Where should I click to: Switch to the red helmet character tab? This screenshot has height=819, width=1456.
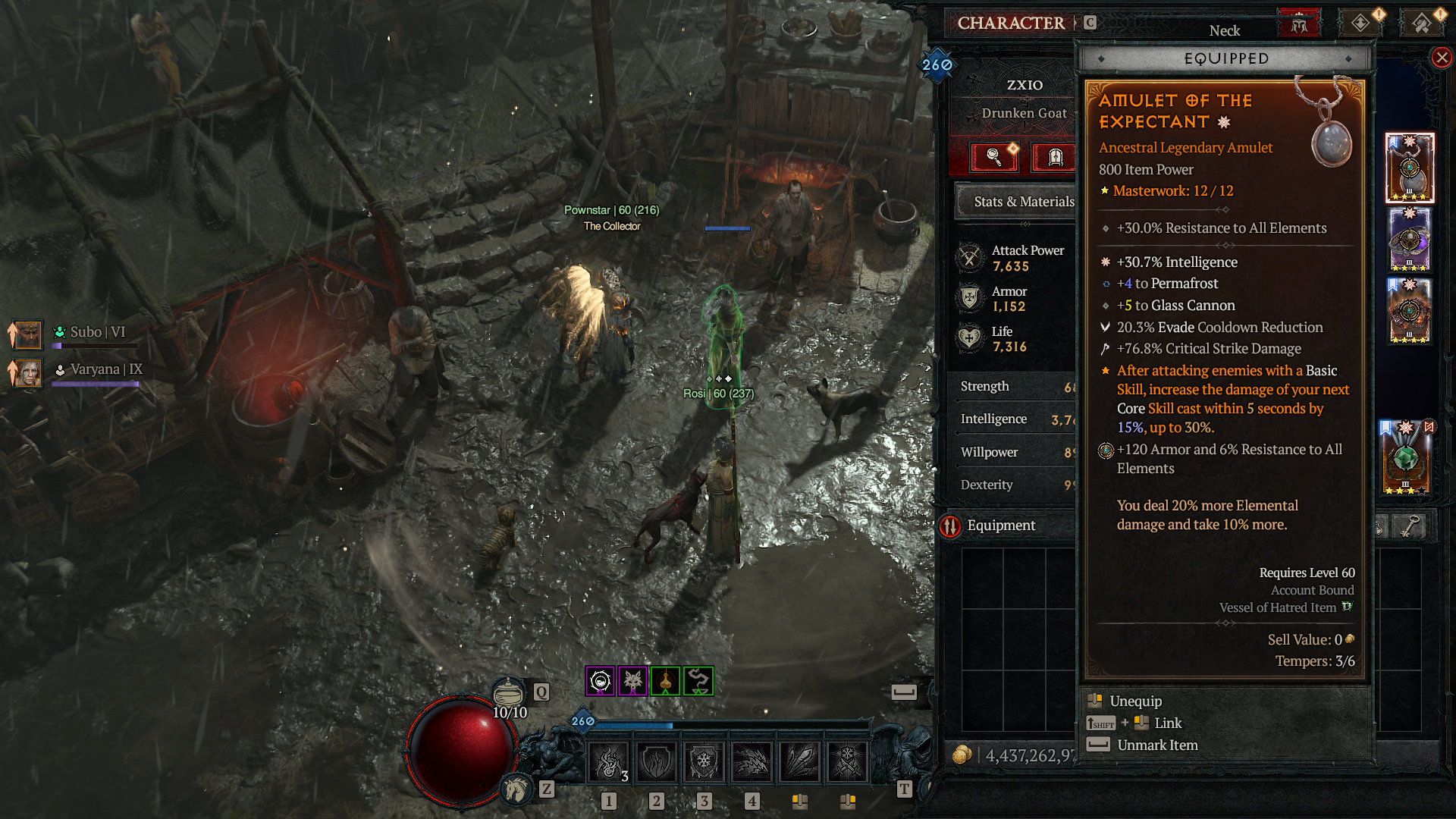click(x=1299, y=24)
